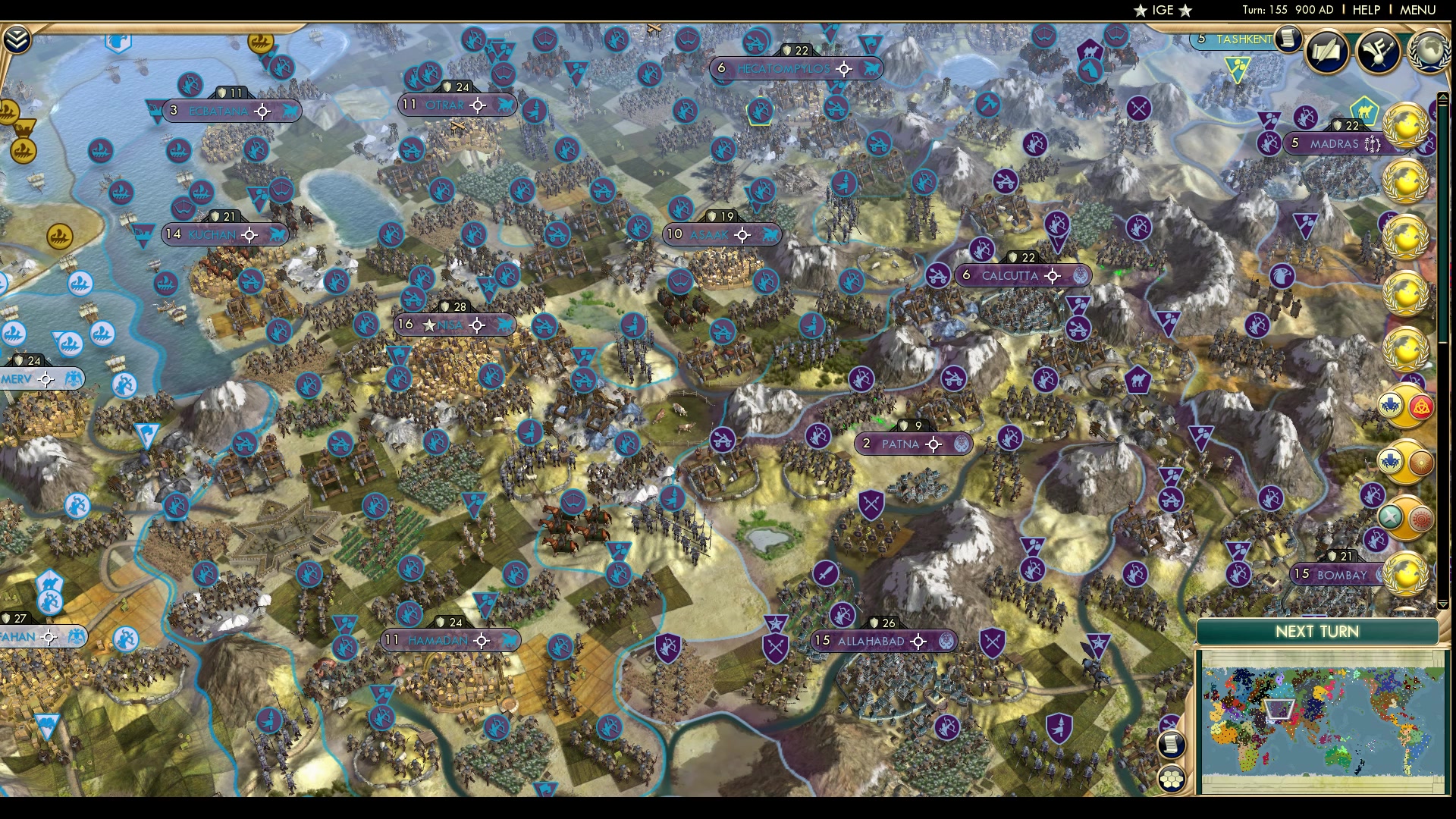Image resolution: width=1456 pixels, height=819 pixels.
Task: Toggle Strategic View with the hexagon icon
Action: coord(1172,777)
